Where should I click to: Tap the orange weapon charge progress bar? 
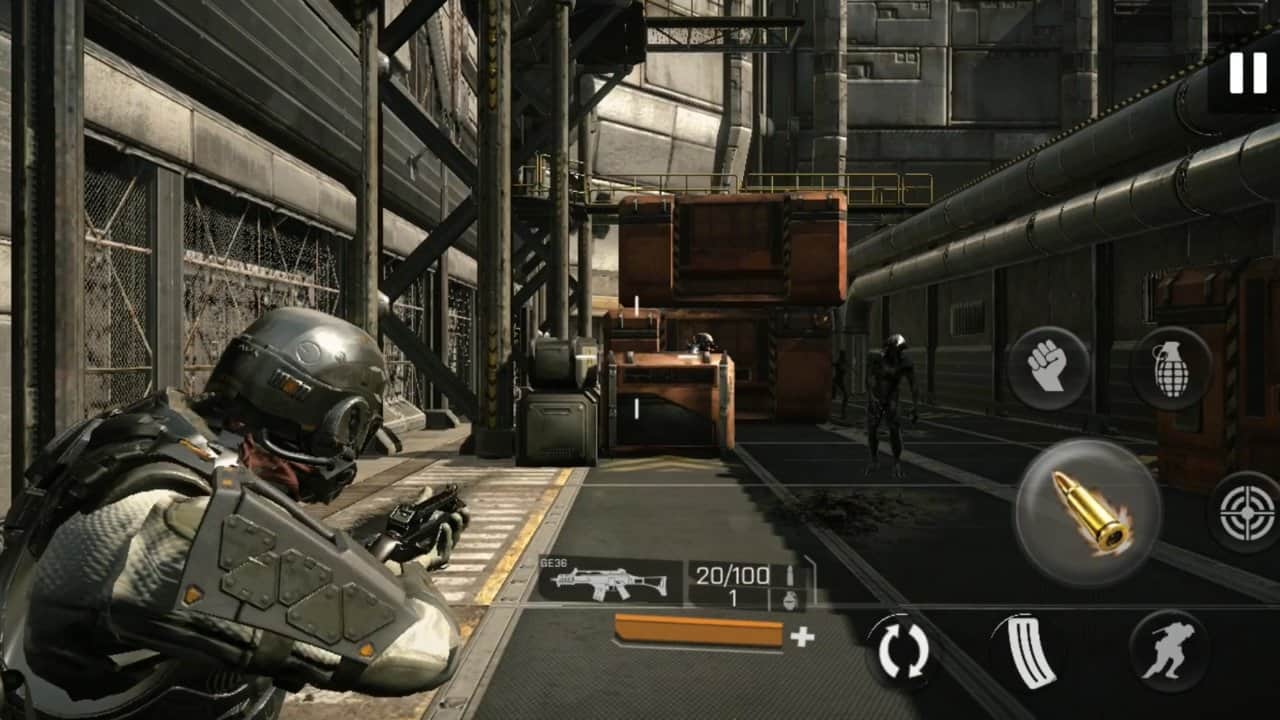[x=700, y=630]
